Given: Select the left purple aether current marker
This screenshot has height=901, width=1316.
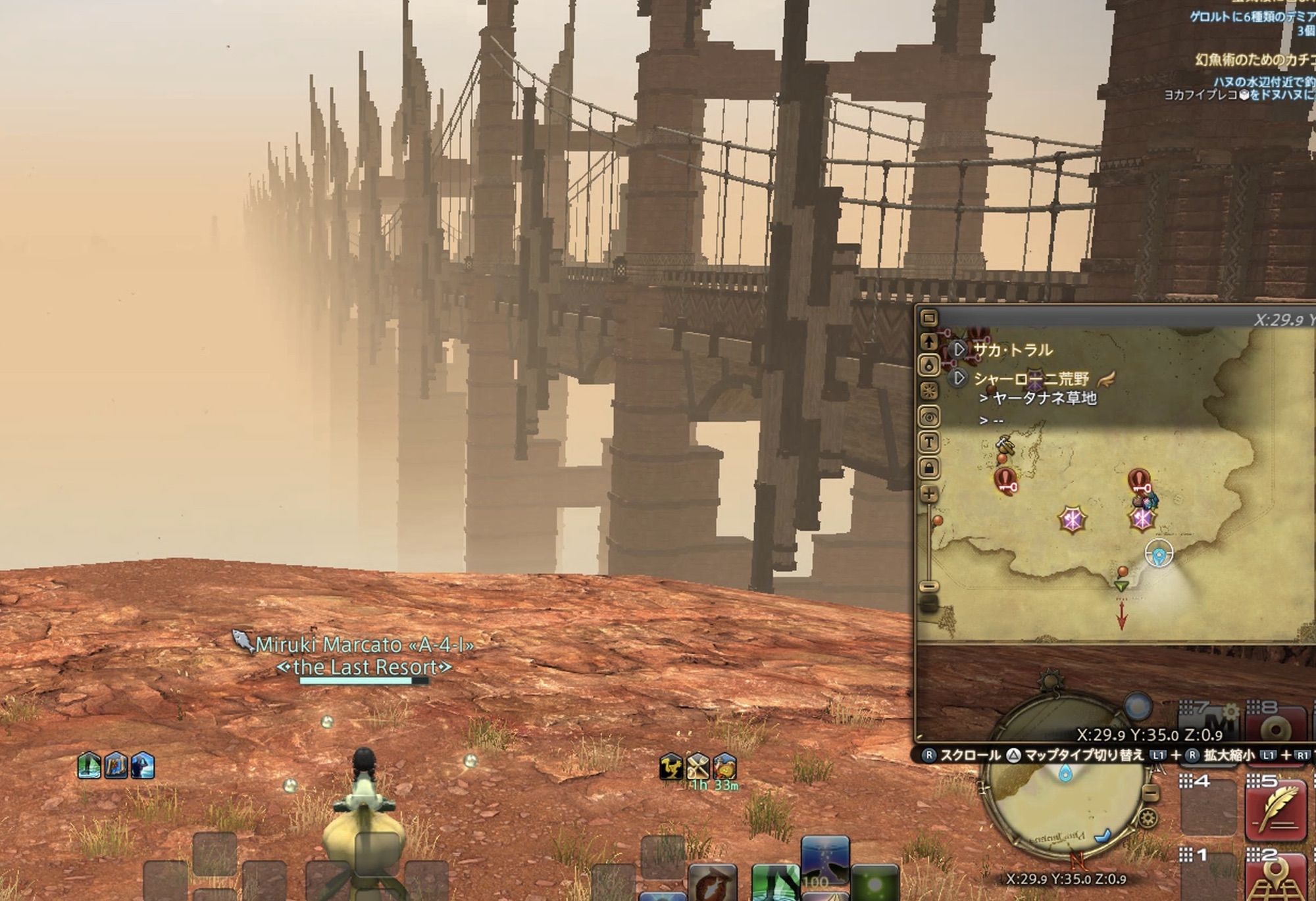Looking at the screenshot, I should [x=1072, y=520].
